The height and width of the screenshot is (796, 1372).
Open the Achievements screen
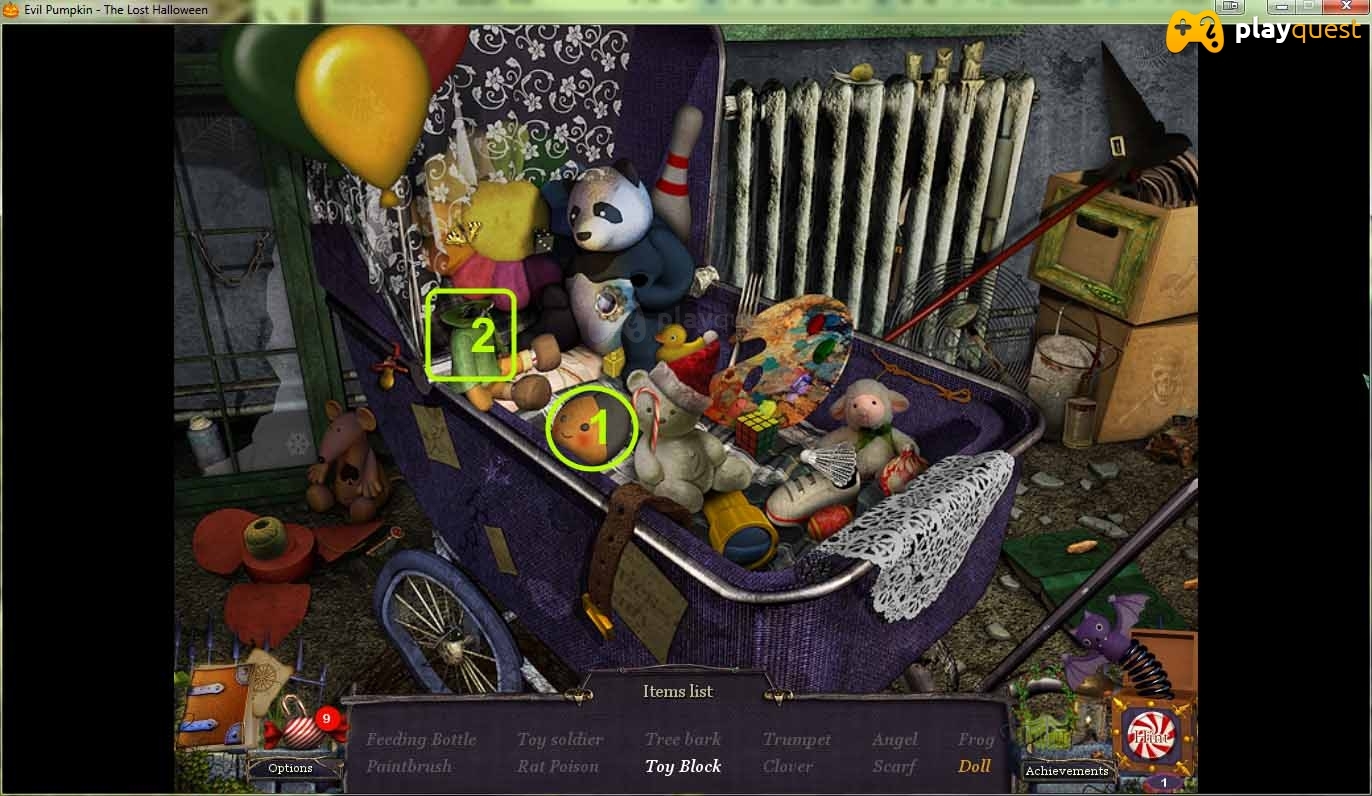point(1066,771)
